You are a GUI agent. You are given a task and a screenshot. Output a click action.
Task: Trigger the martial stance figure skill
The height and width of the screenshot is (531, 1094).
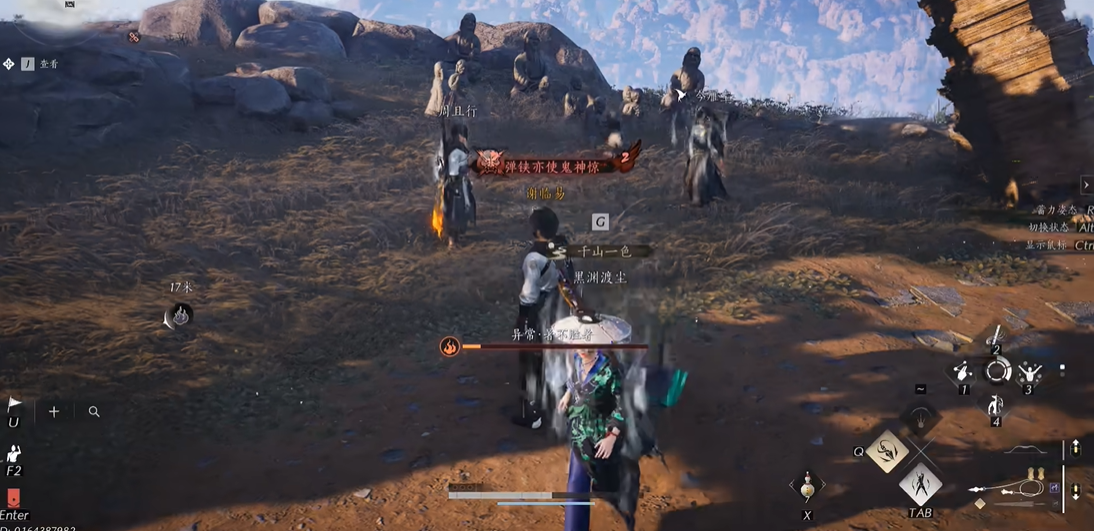920,485
